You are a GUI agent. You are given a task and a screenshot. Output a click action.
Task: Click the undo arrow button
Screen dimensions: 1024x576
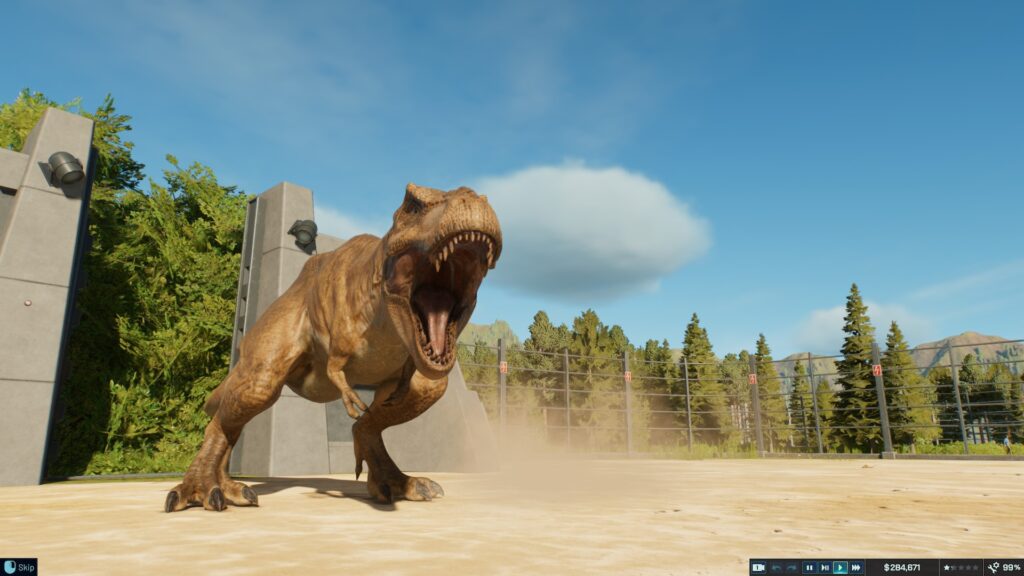coord(776,567)
